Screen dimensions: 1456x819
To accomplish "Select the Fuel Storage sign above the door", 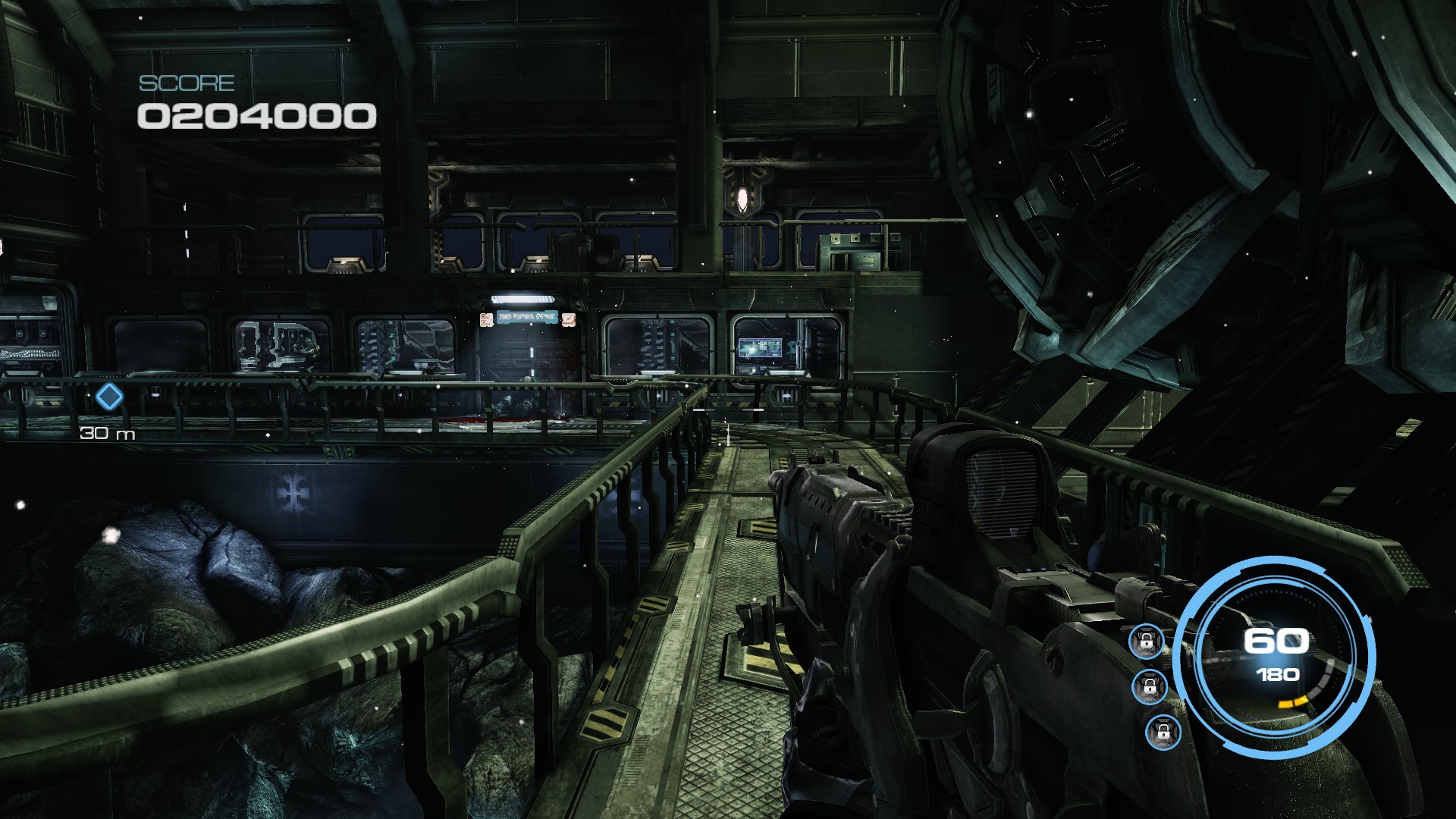I will pos(528,317).
